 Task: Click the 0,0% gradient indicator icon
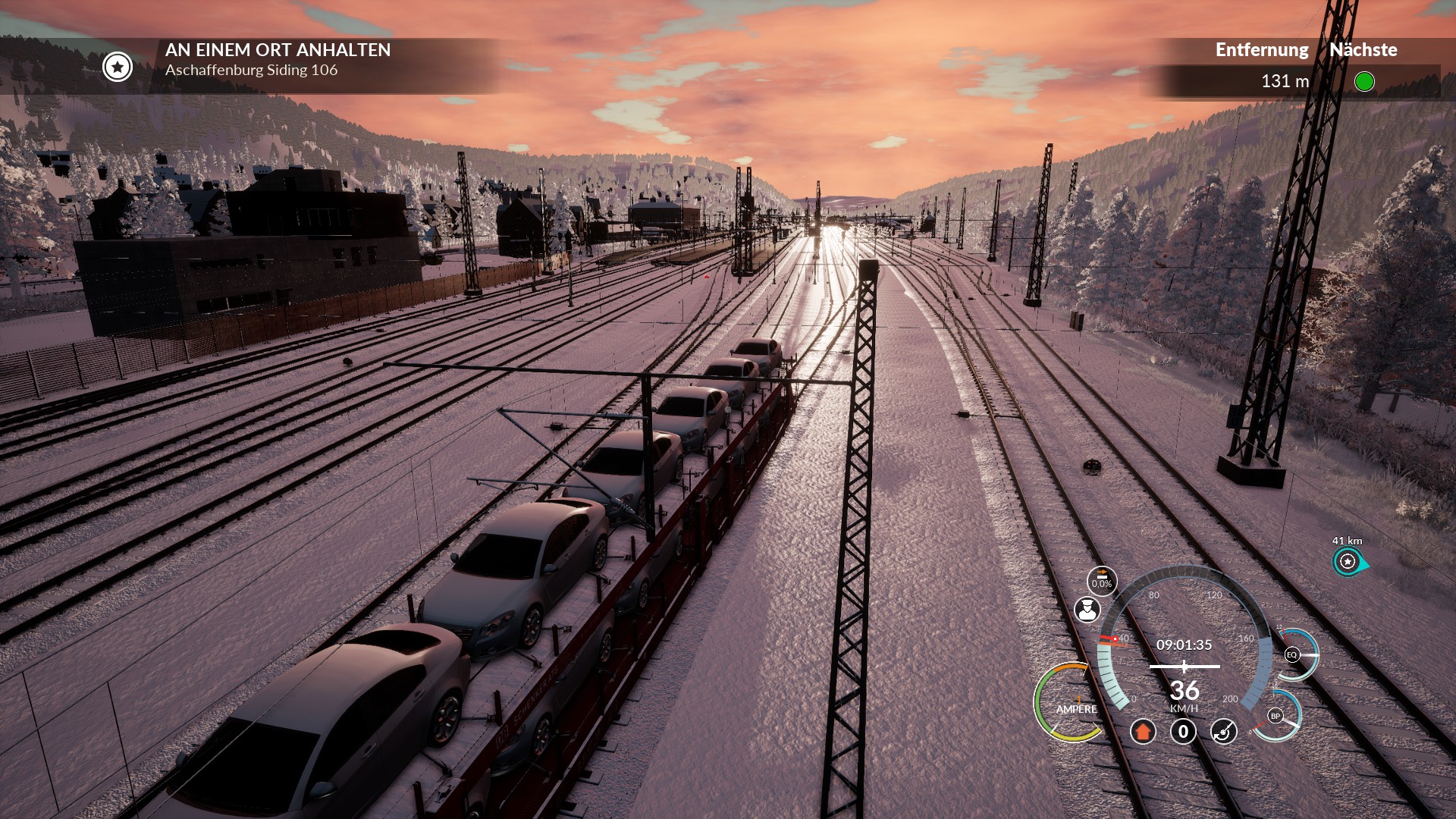(1101, 581)
